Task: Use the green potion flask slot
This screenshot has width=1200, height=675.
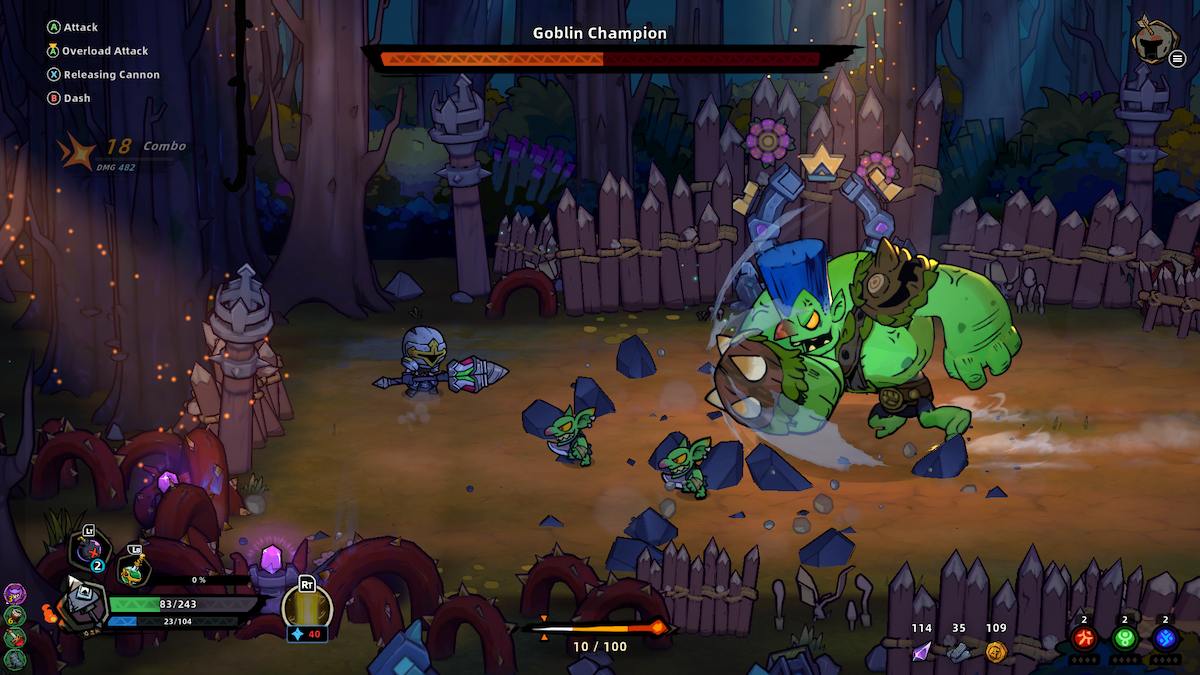Action: tap(134, 568)
